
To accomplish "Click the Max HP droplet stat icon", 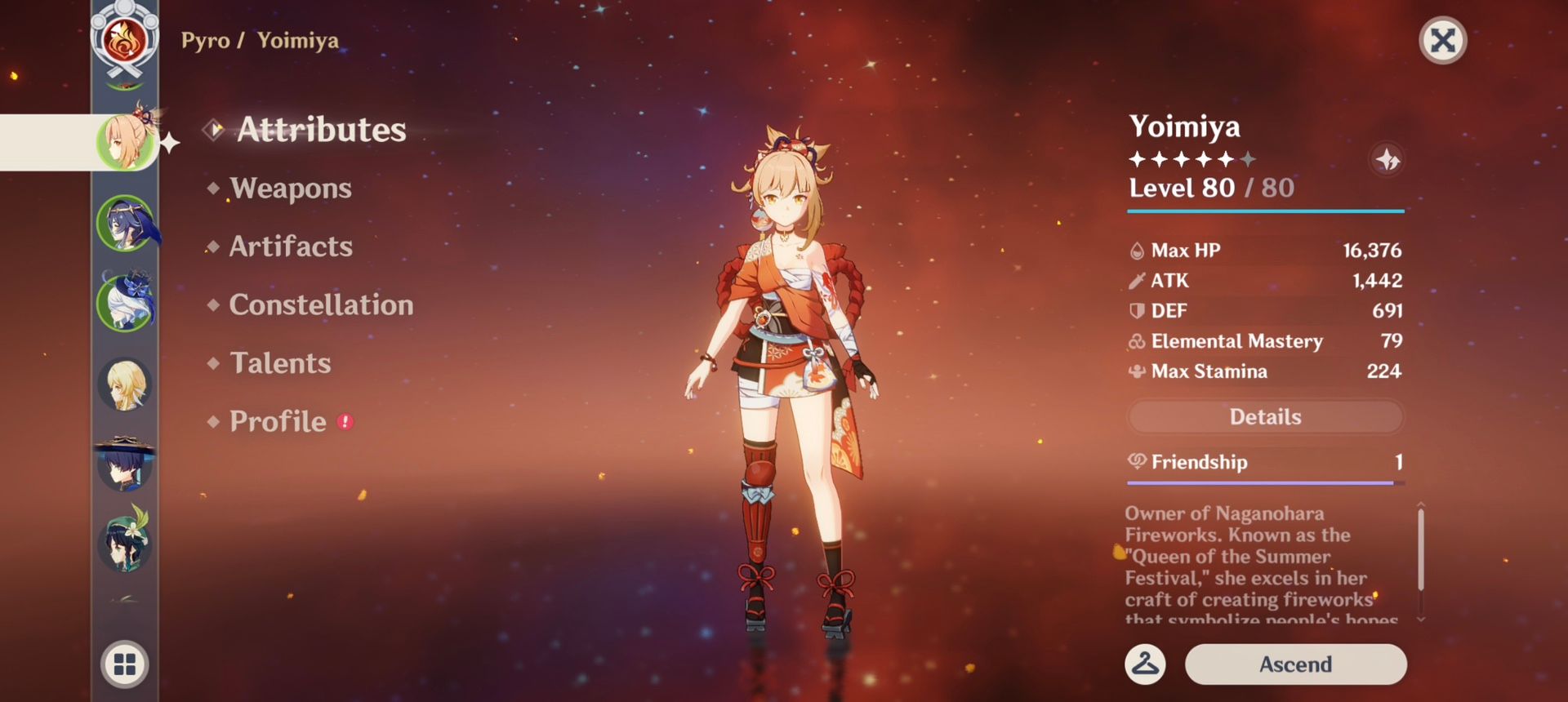I will (x=1137, y=251).
